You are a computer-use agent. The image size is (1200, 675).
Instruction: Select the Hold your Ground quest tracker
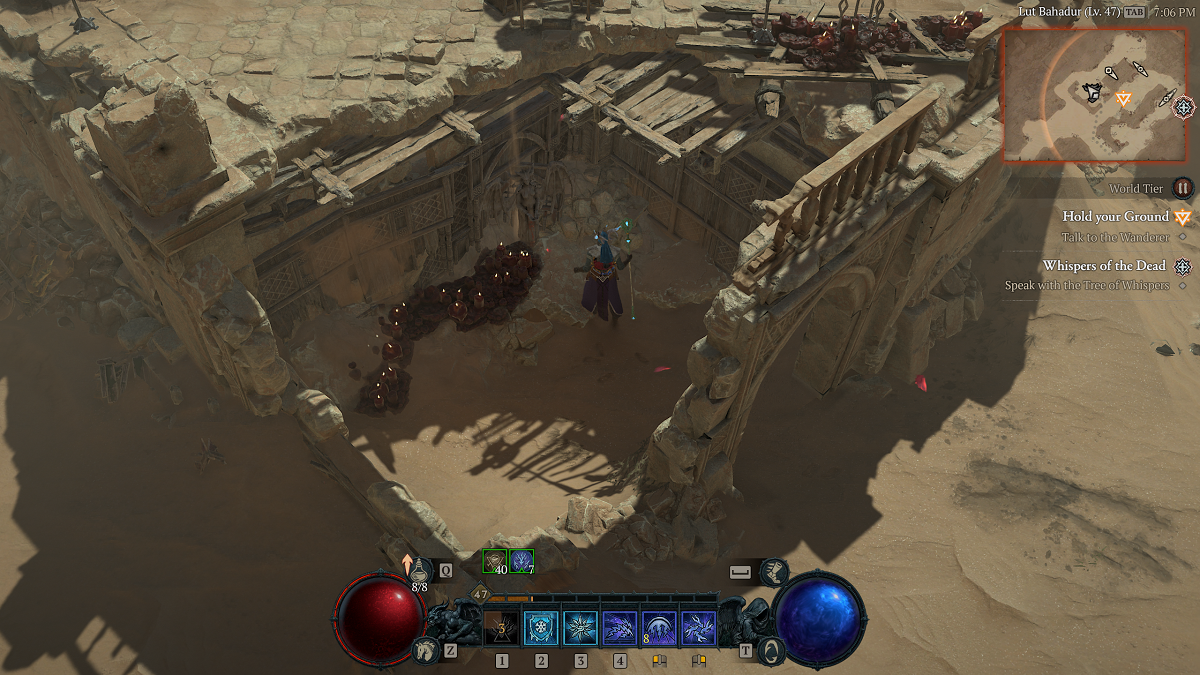(1115, 217)
